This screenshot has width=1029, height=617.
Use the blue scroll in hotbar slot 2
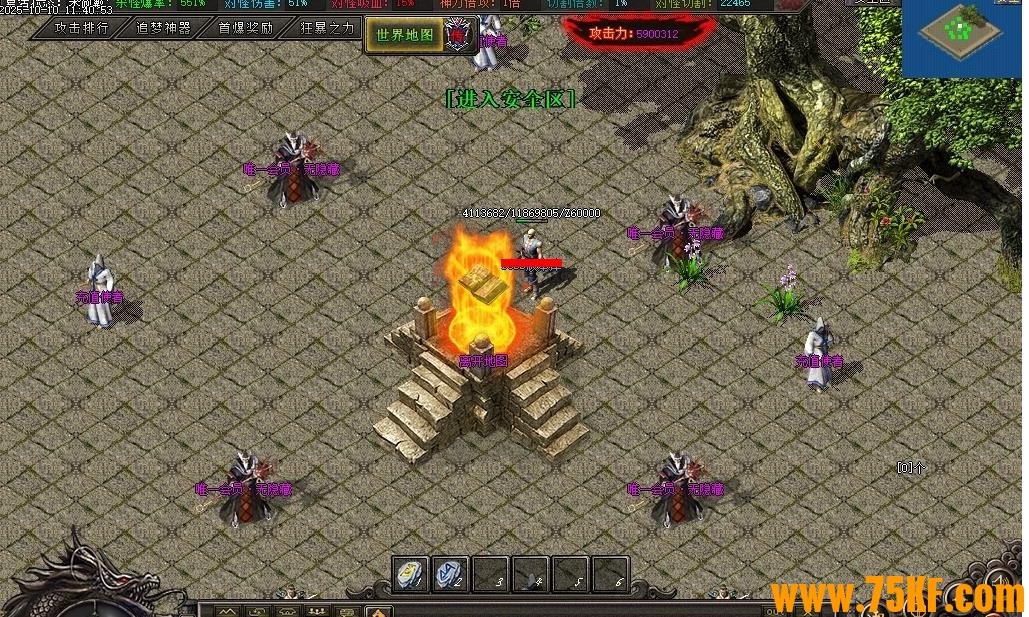(x=450, y=574)
